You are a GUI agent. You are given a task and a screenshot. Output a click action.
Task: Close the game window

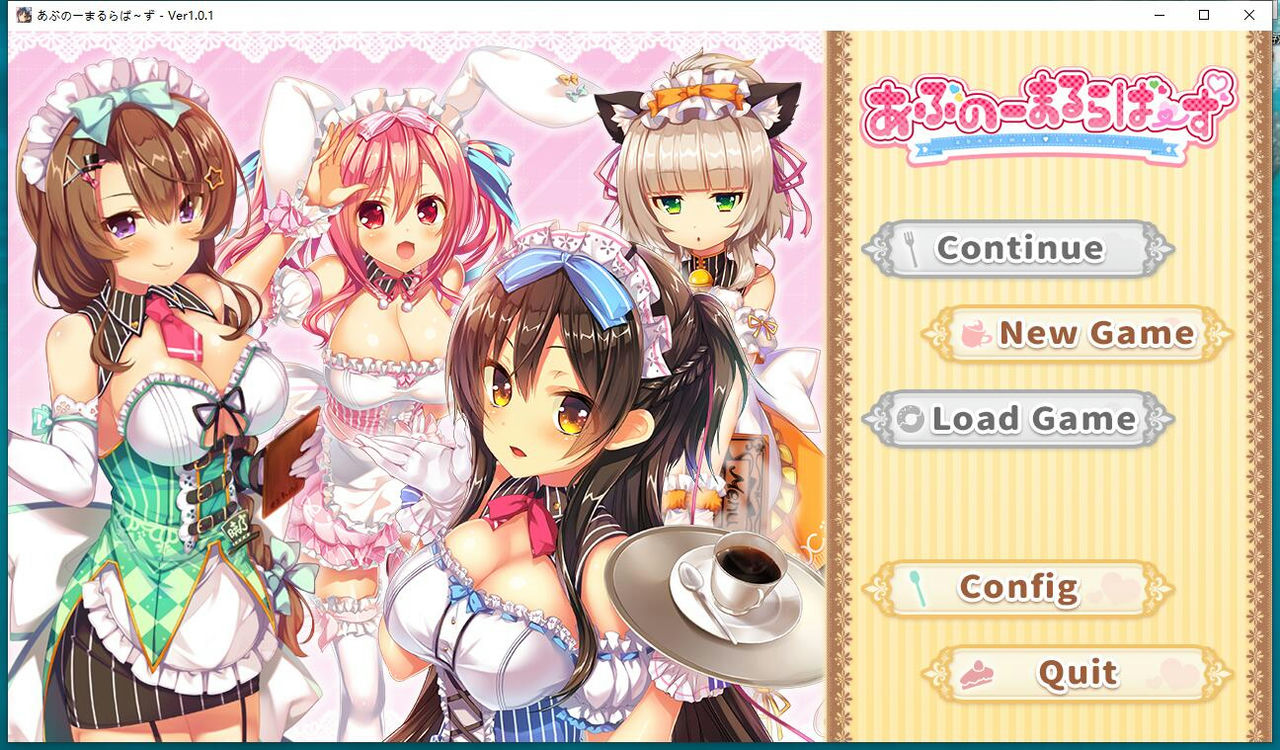[x=1249, y=15]
